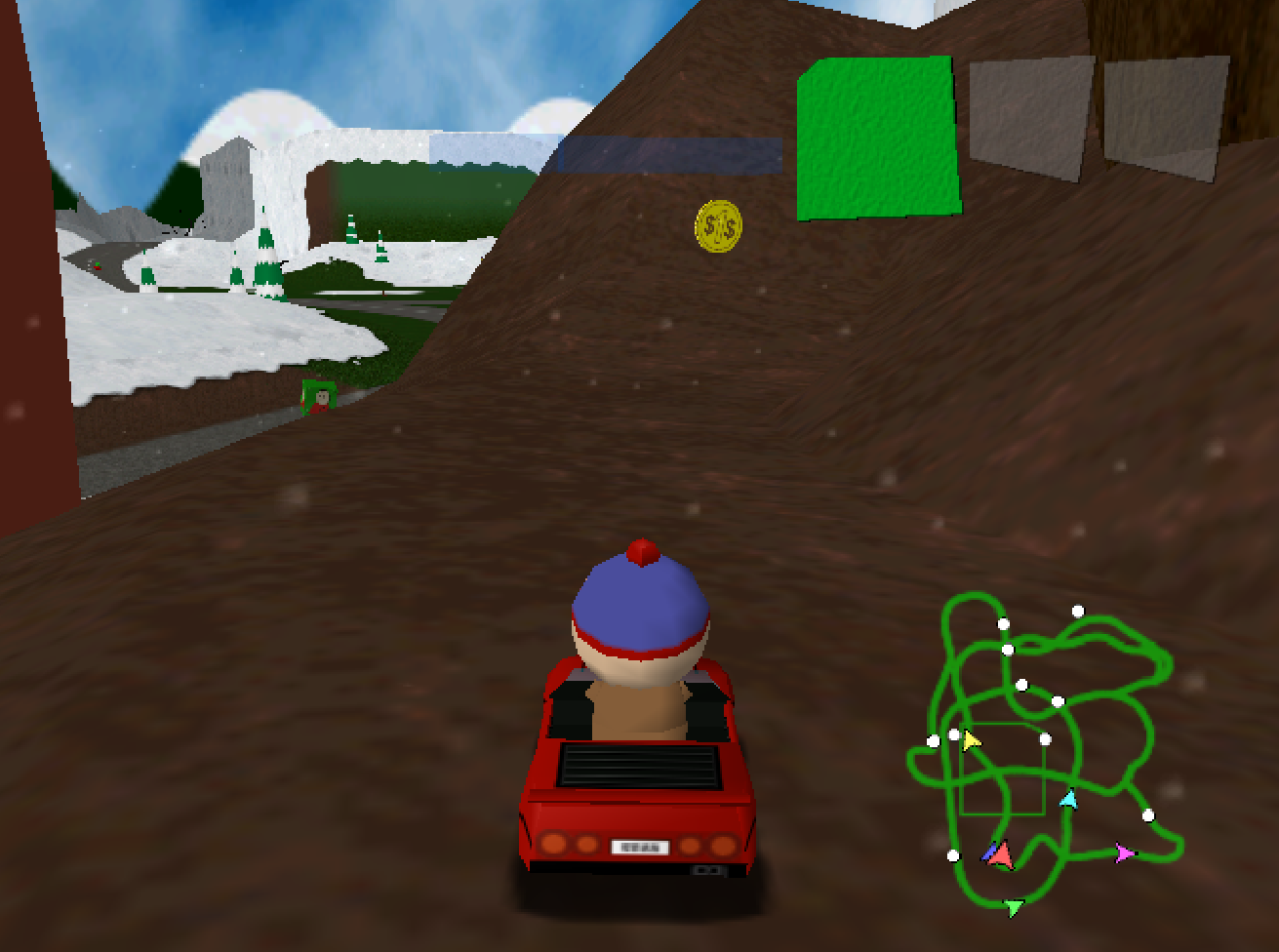This screenshot has width=1279, height=952.
Task: Select the yellow arrow on the minimap
Action: coord(971,739)
